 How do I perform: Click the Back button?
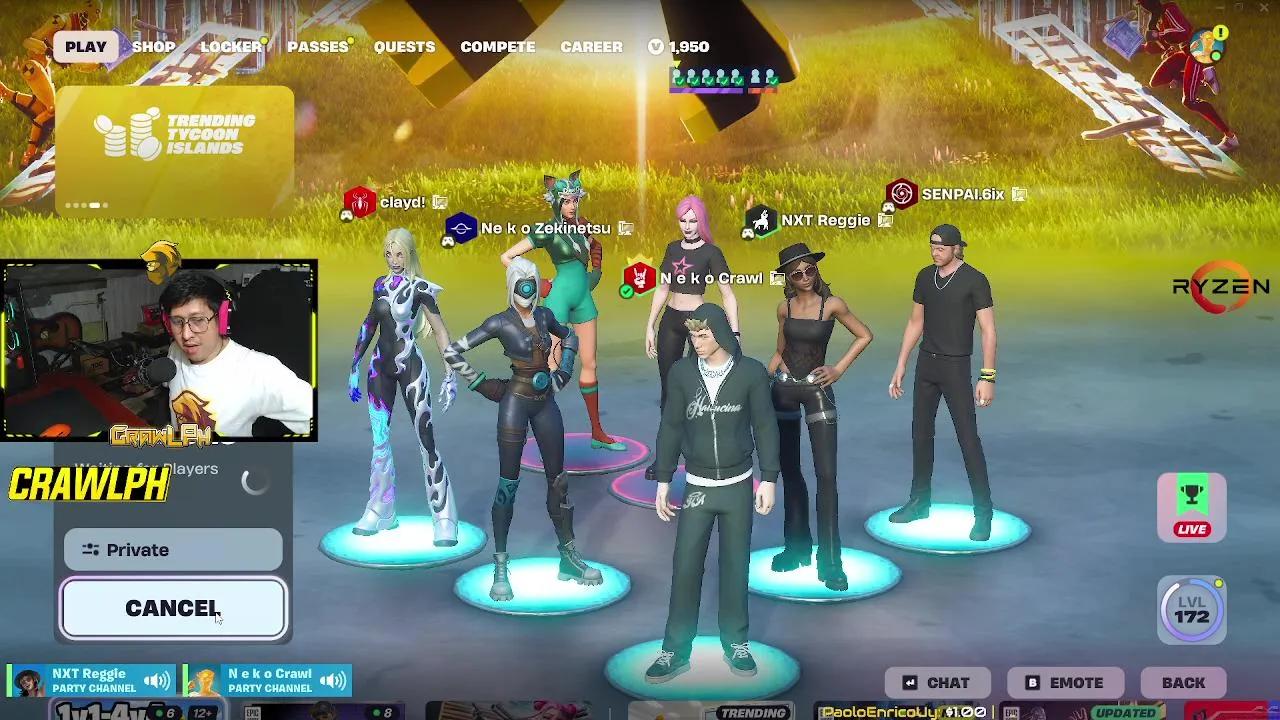(1183, 683)
